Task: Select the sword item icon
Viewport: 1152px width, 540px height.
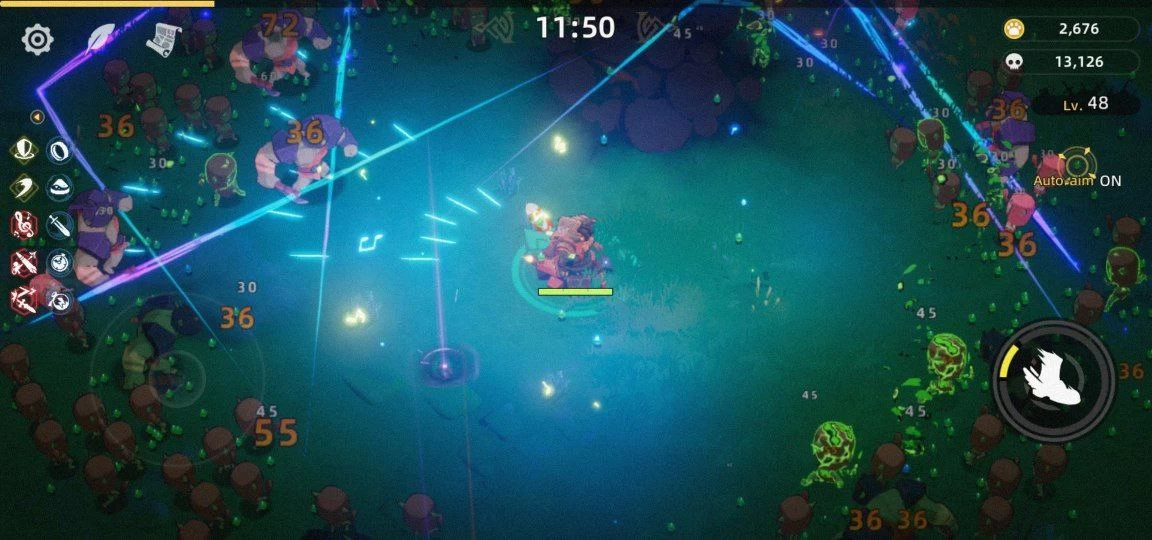Action: 60,225
